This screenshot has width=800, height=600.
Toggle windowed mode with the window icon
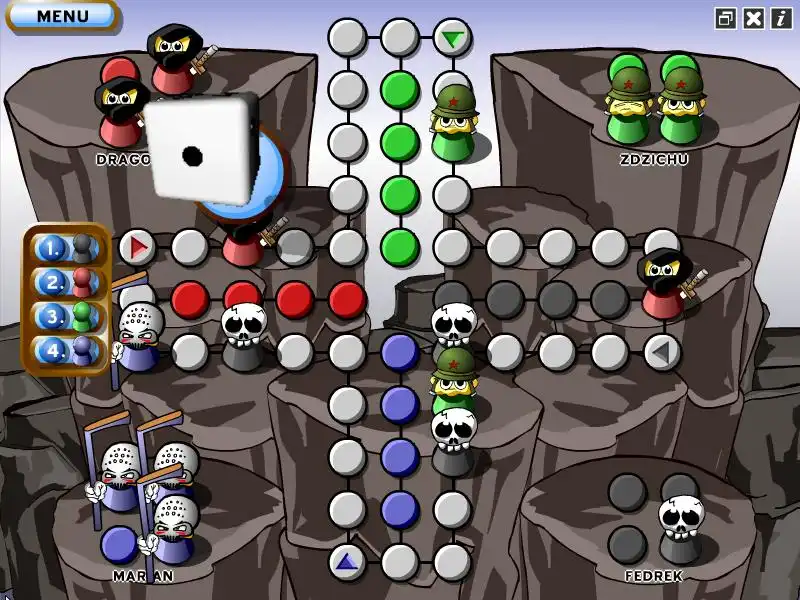[726, 18]
